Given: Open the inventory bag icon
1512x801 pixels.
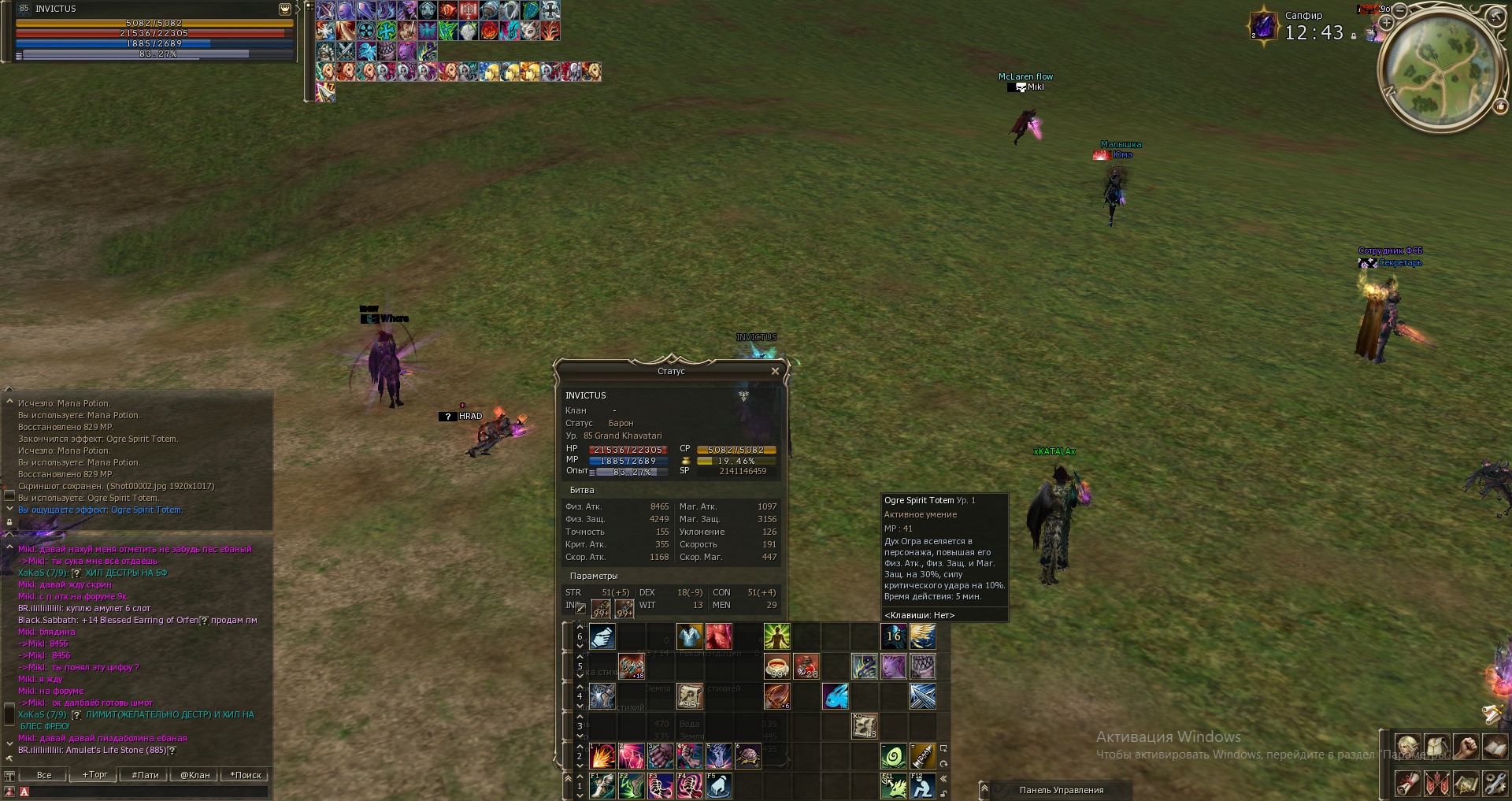Looking at the screenshot, I should click(x=1436, y=746).
